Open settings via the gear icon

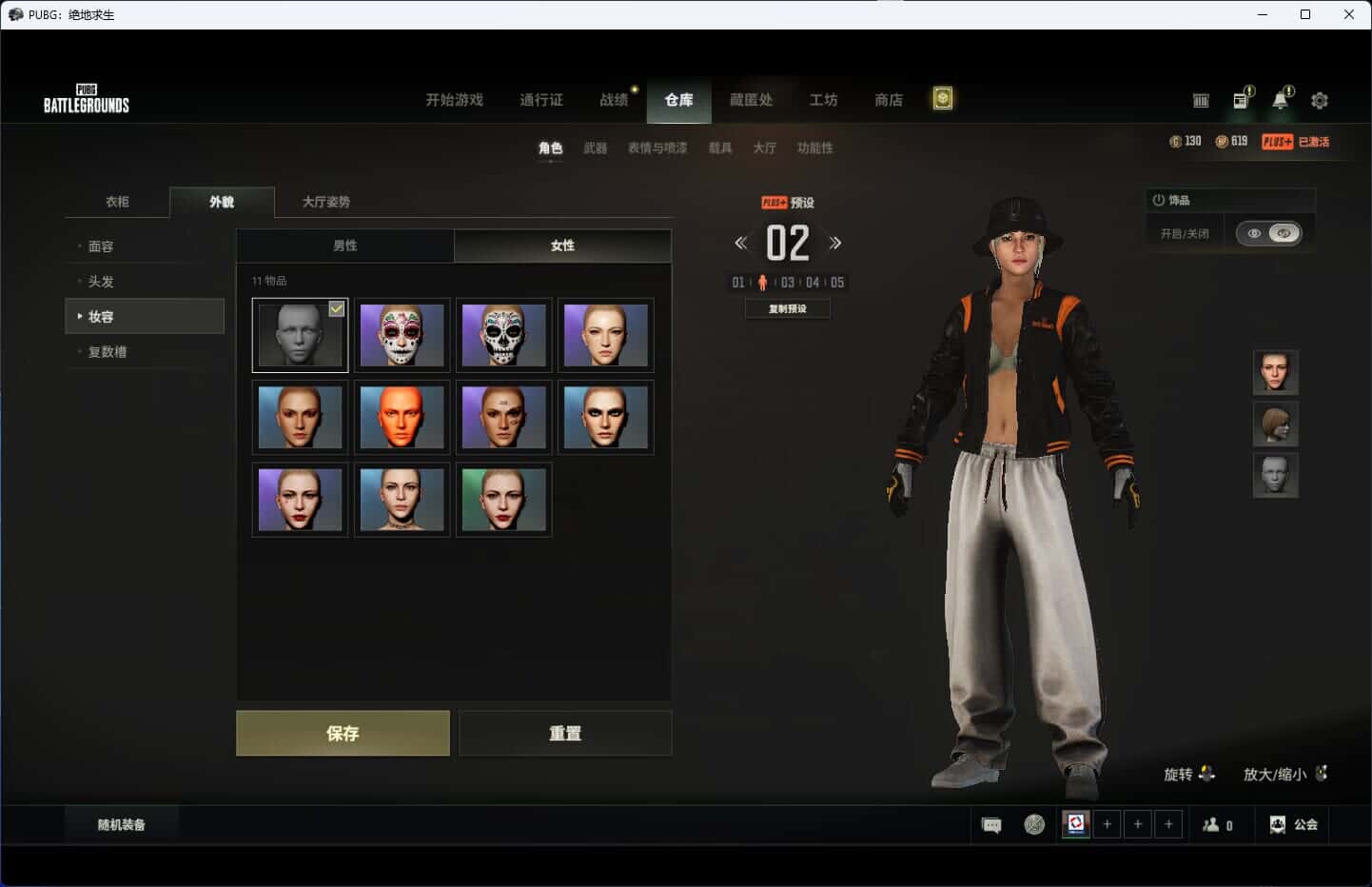1320,100
